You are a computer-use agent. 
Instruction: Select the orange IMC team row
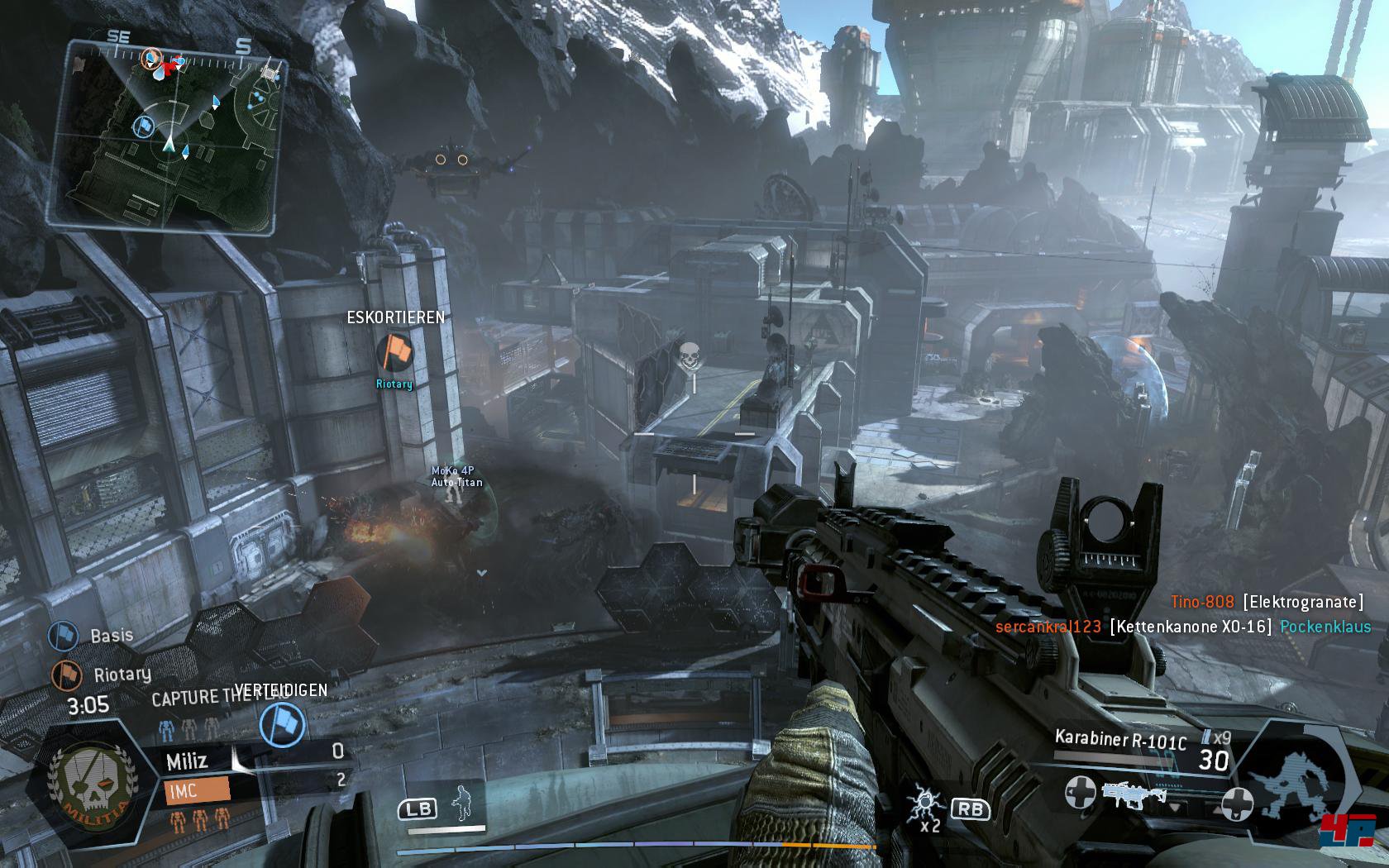[x=197, y=790]
